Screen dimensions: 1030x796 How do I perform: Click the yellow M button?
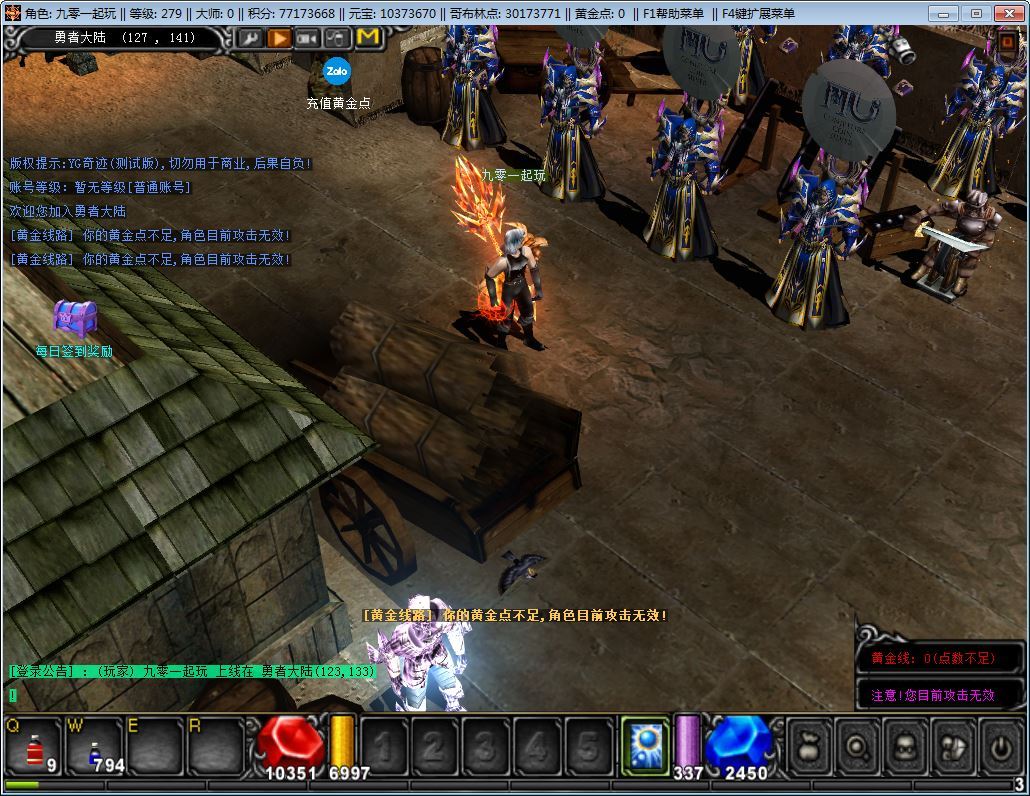[x=367, y=38]
